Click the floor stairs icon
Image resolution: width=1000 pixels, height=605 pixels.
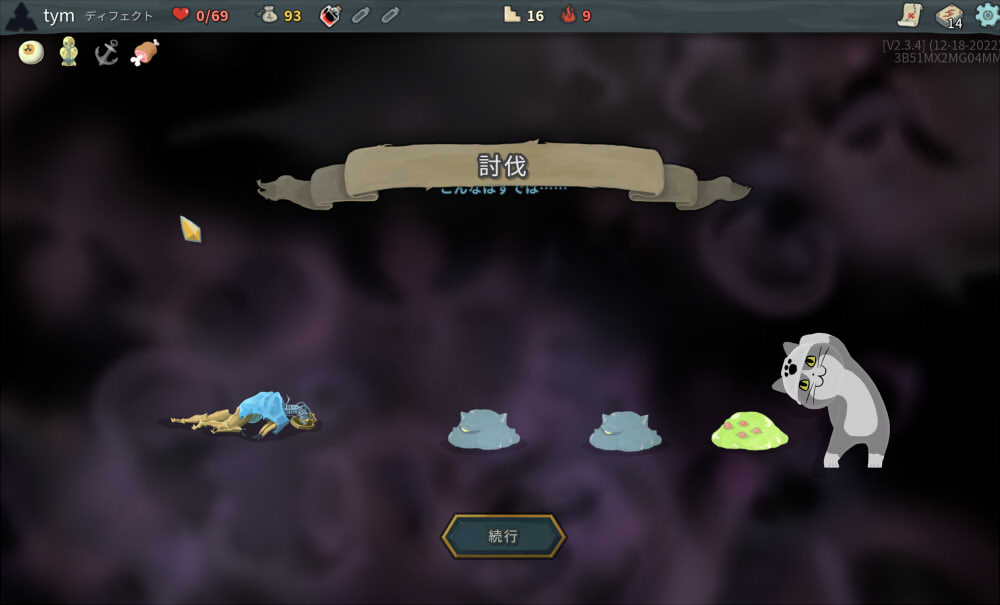512,15
